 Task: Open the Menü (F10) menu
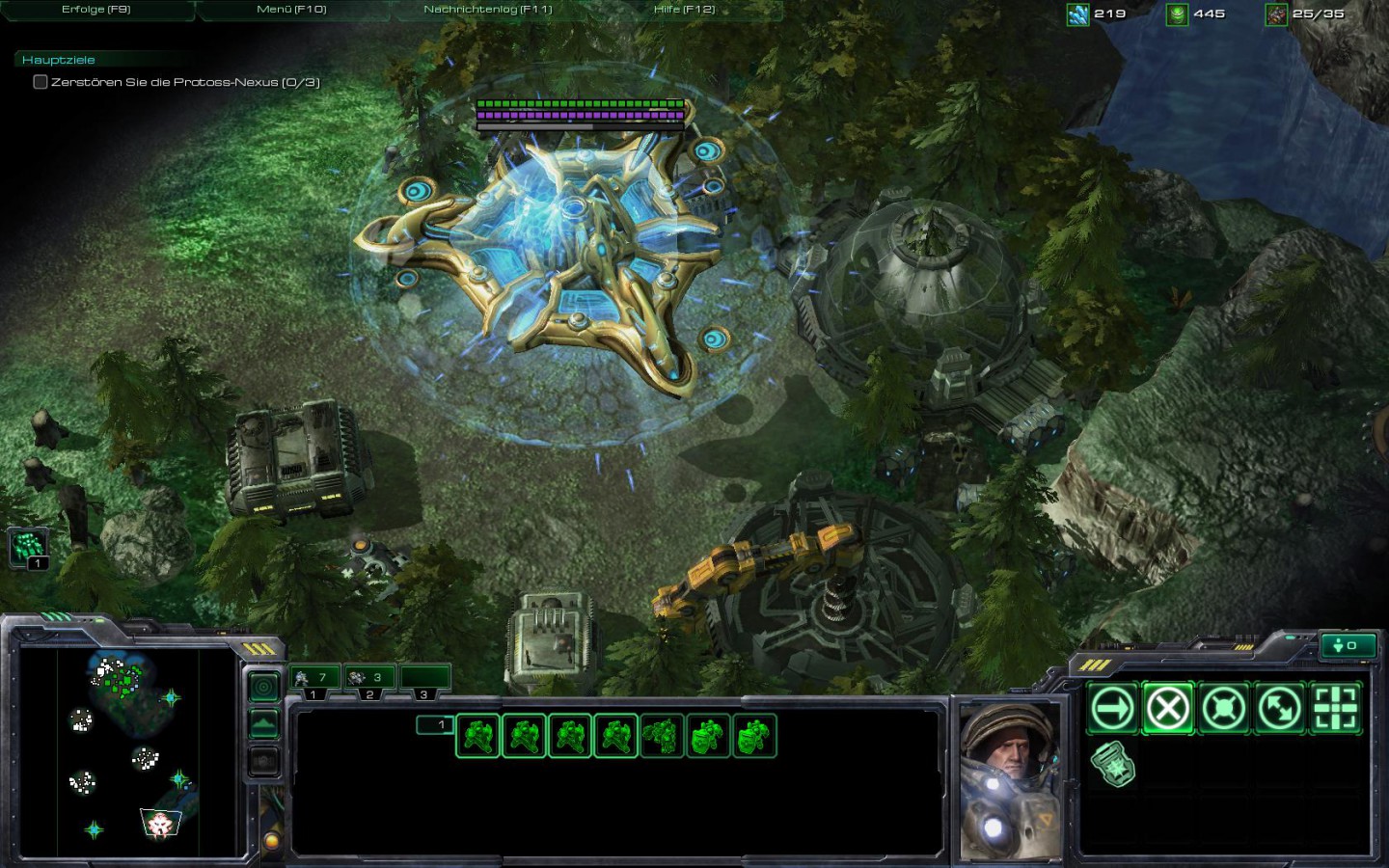290,8
